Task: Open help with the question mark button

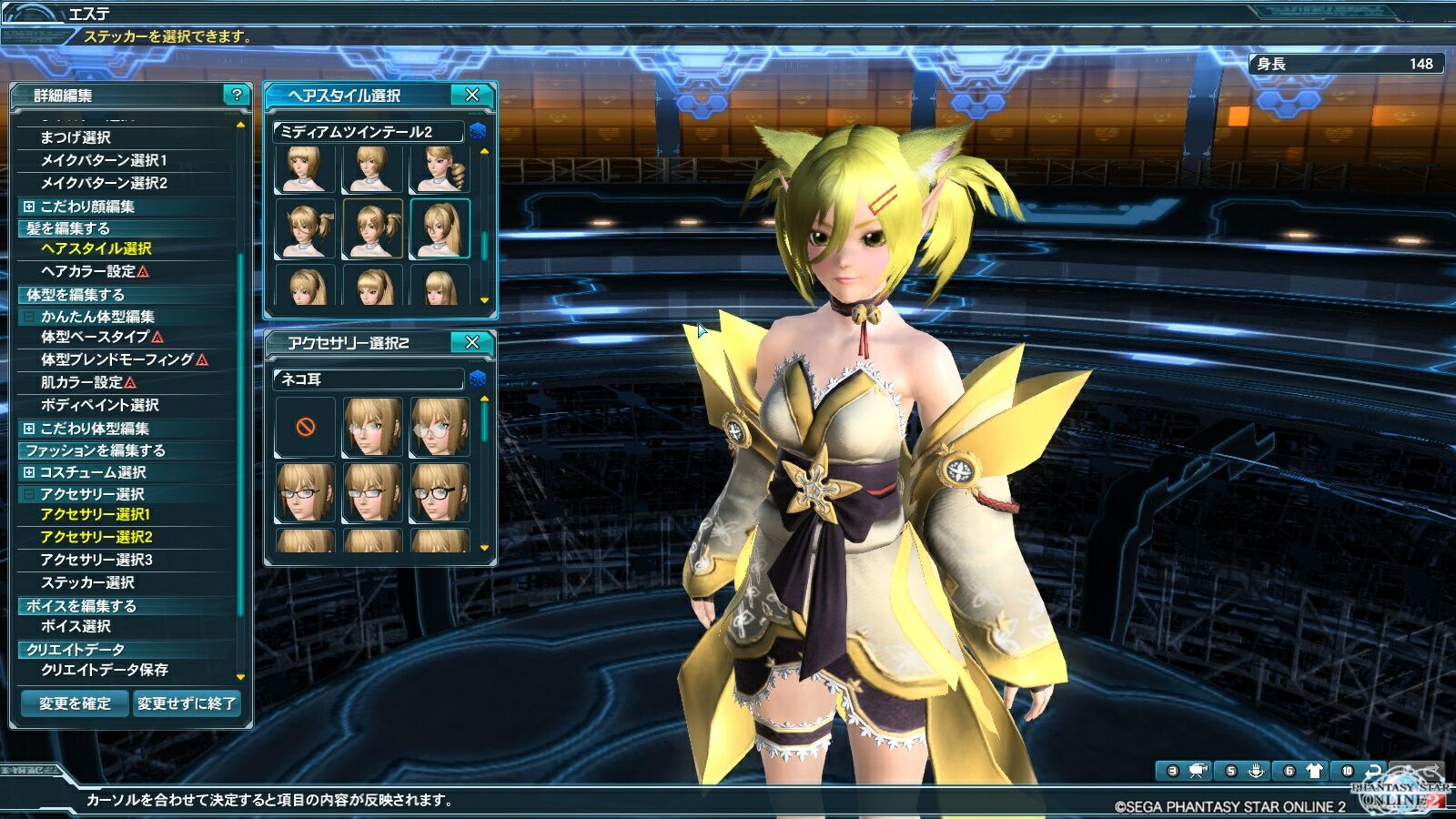Action: pos(237,95)
